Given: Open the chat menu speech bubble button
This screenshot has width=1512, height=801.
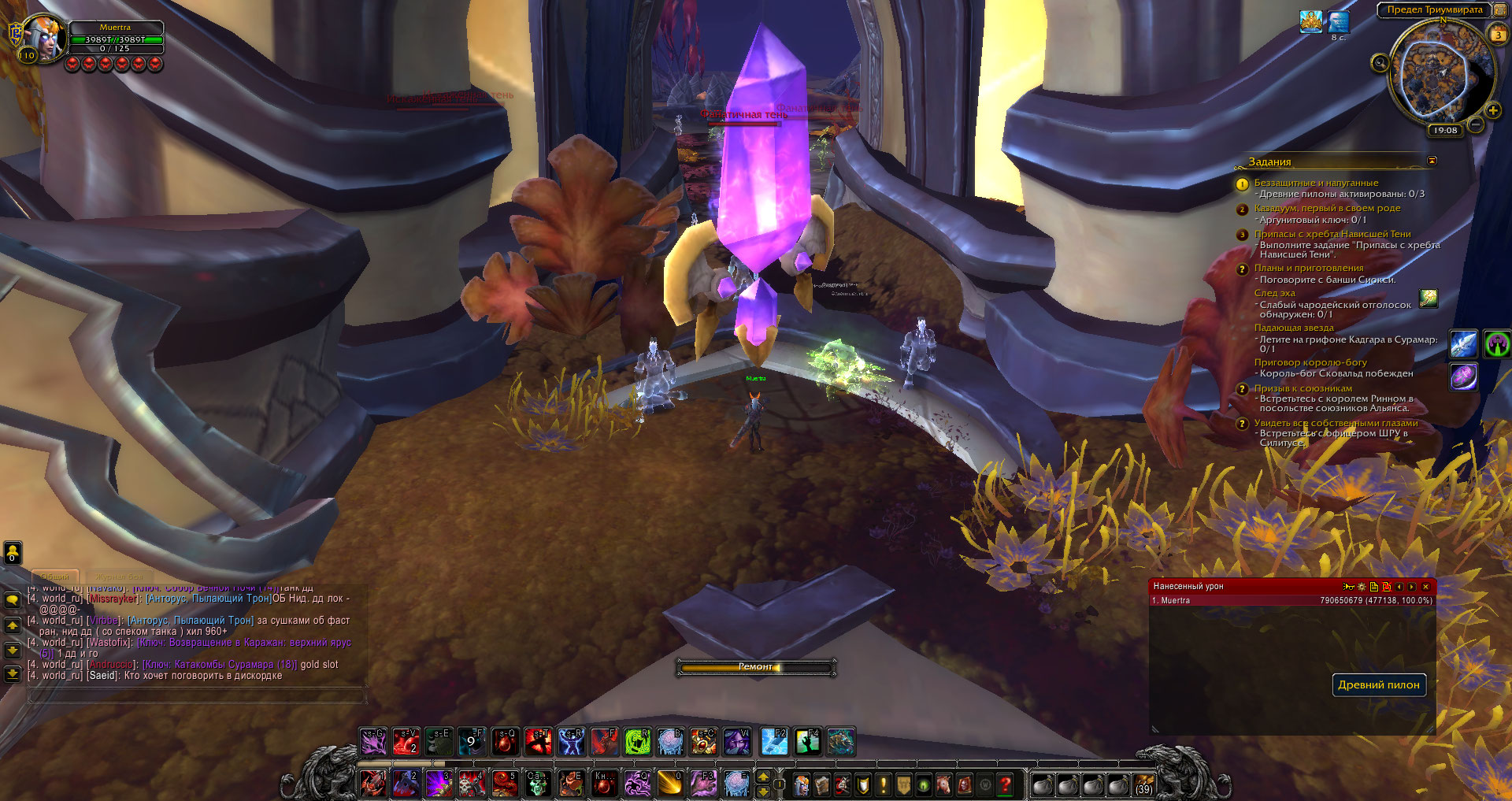Looking at the screenshot, I should click(x=13, y=600).
